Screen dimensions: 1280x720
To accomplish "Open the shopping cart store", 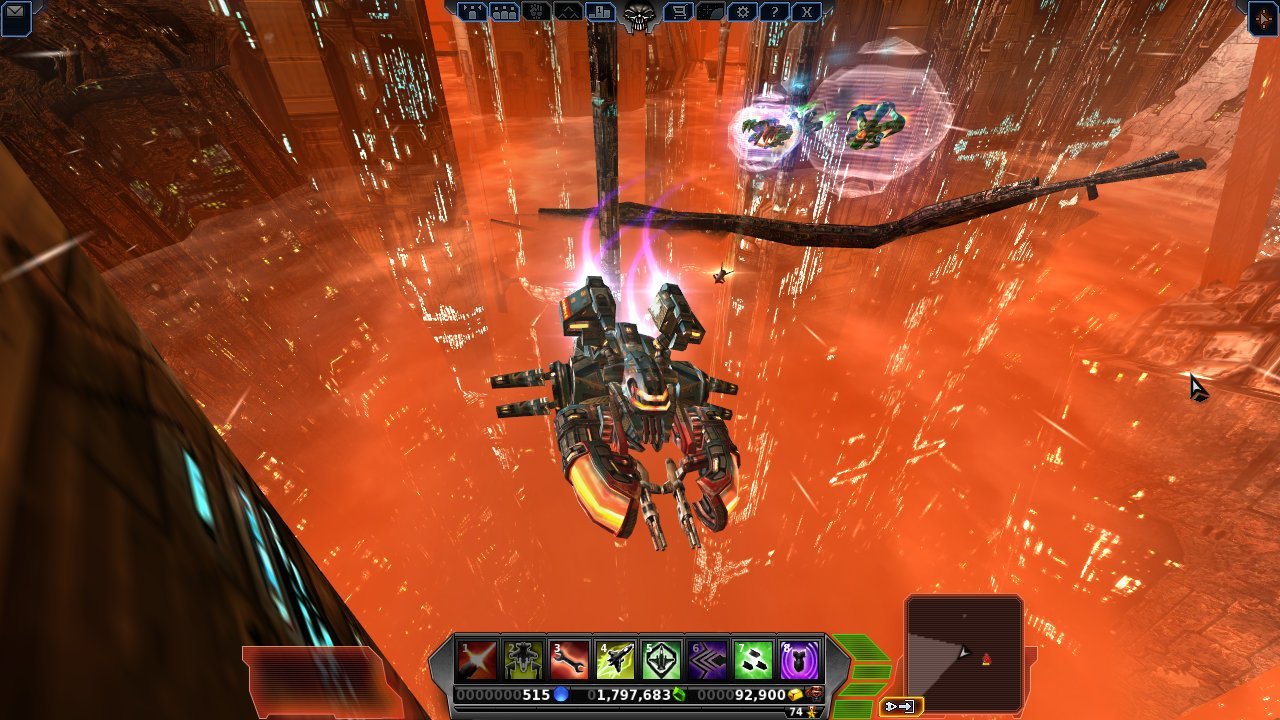I will (677, 12).
